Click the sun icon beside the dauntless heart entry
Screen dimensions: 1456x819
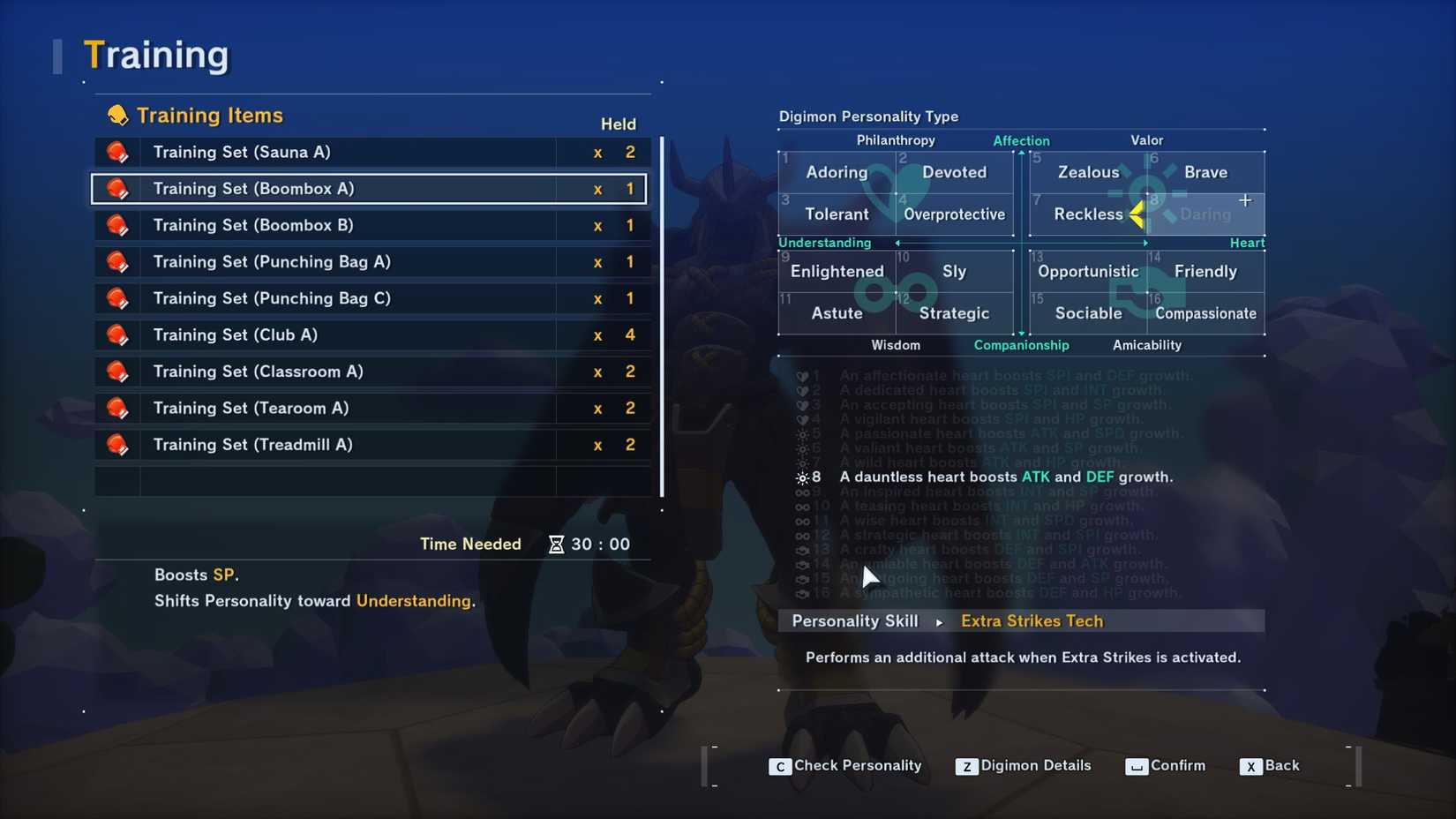coord(804,477)
